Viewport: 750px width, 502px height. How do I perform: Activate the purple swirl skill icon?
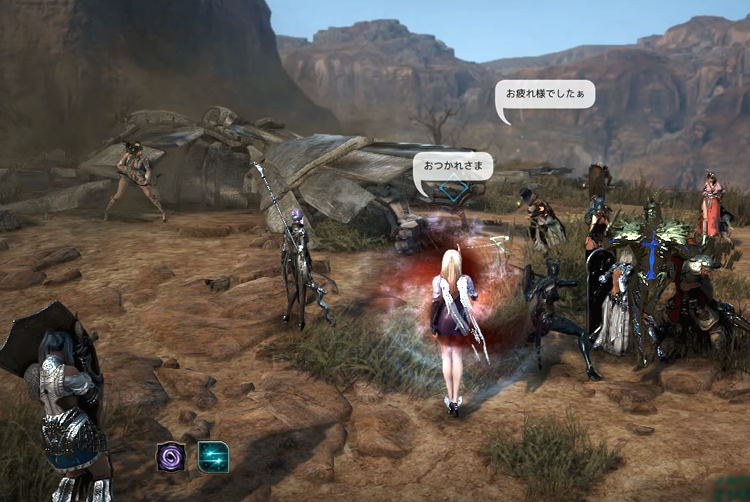[x=171, y=457]
